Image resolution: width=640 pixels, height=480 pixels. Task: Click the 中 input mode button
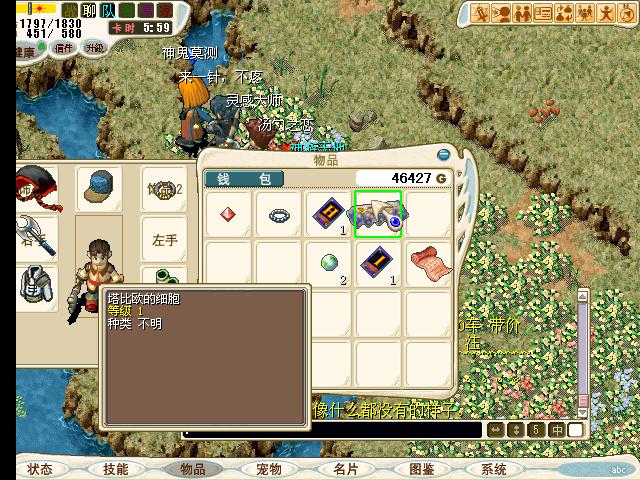555,430
